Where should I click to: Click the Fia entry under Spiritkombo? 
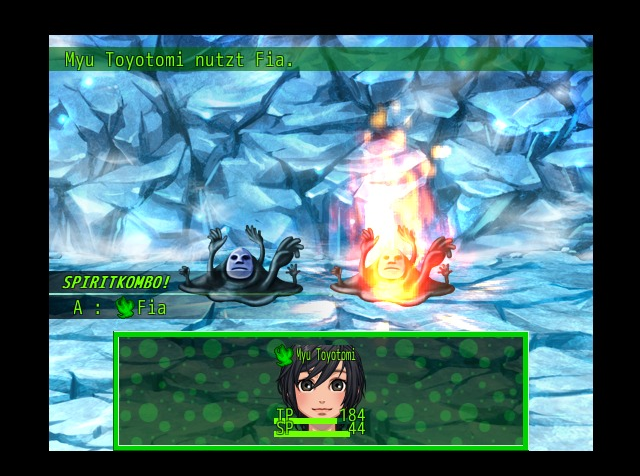pyautogui.click(x=141, y=308)
